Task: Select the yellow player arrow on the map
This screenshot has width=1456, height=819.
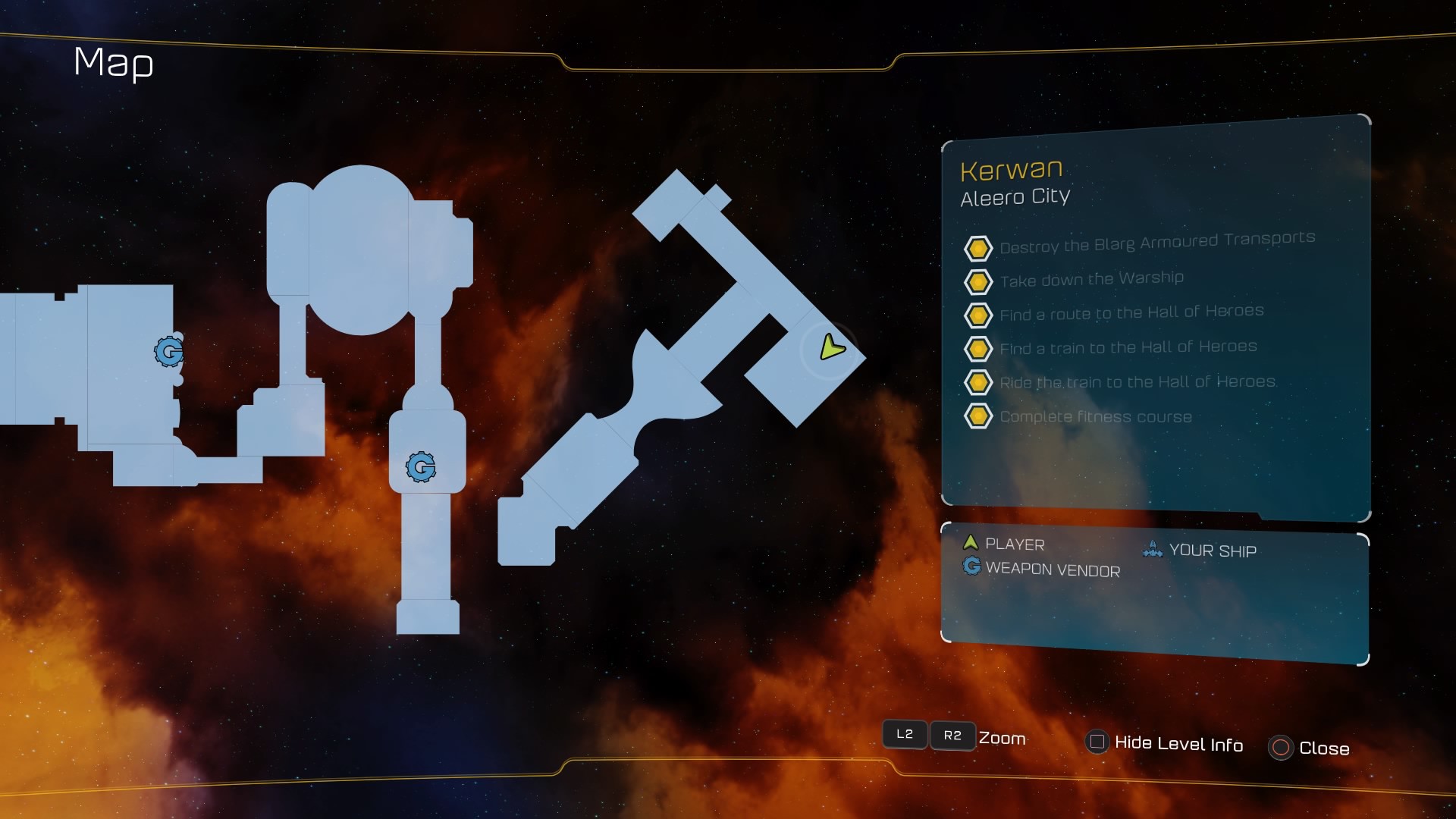Action: (832, 348)
